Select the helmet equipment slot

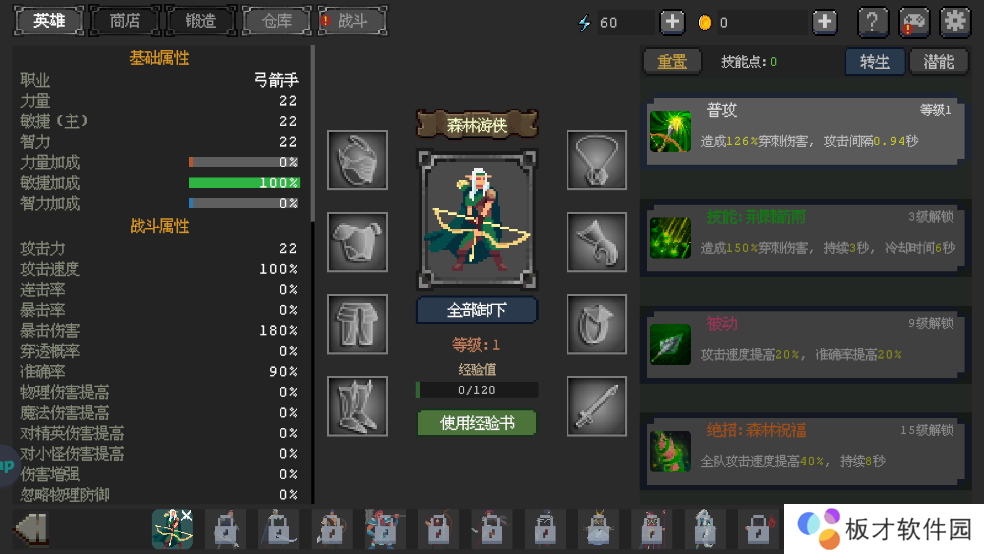(357, 160)
